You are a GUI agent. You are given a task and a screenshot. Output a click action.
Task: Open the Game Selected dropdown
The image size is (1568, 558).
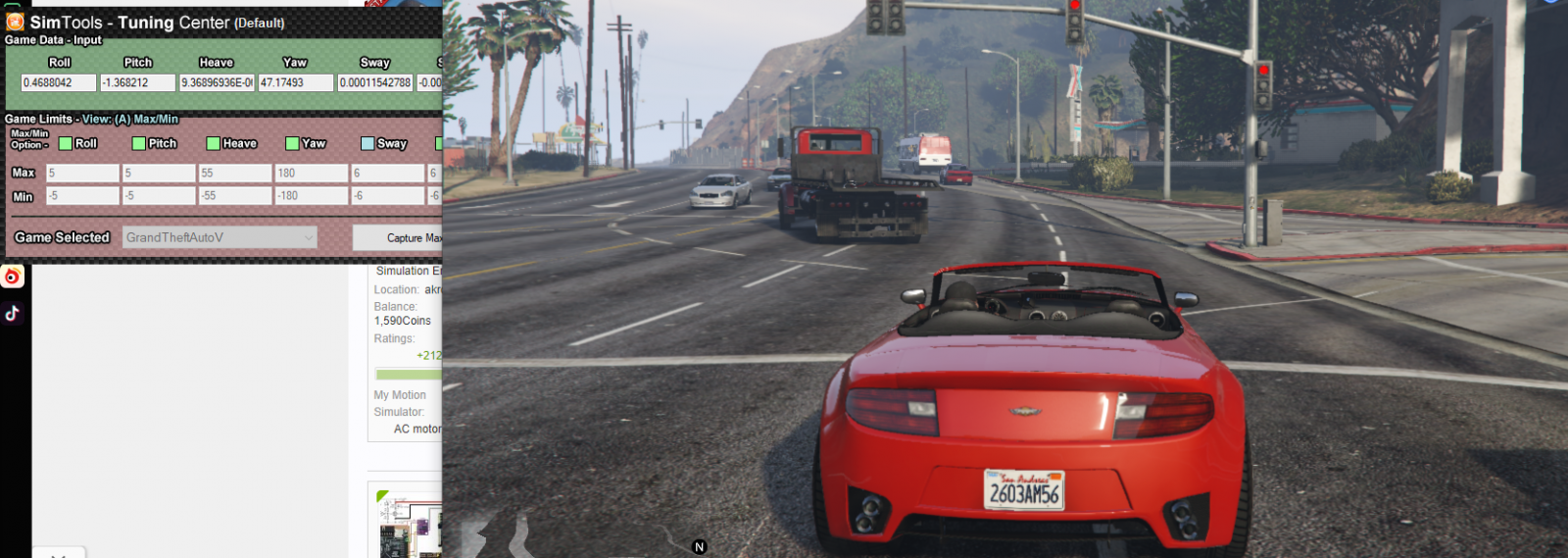[220, 237]
